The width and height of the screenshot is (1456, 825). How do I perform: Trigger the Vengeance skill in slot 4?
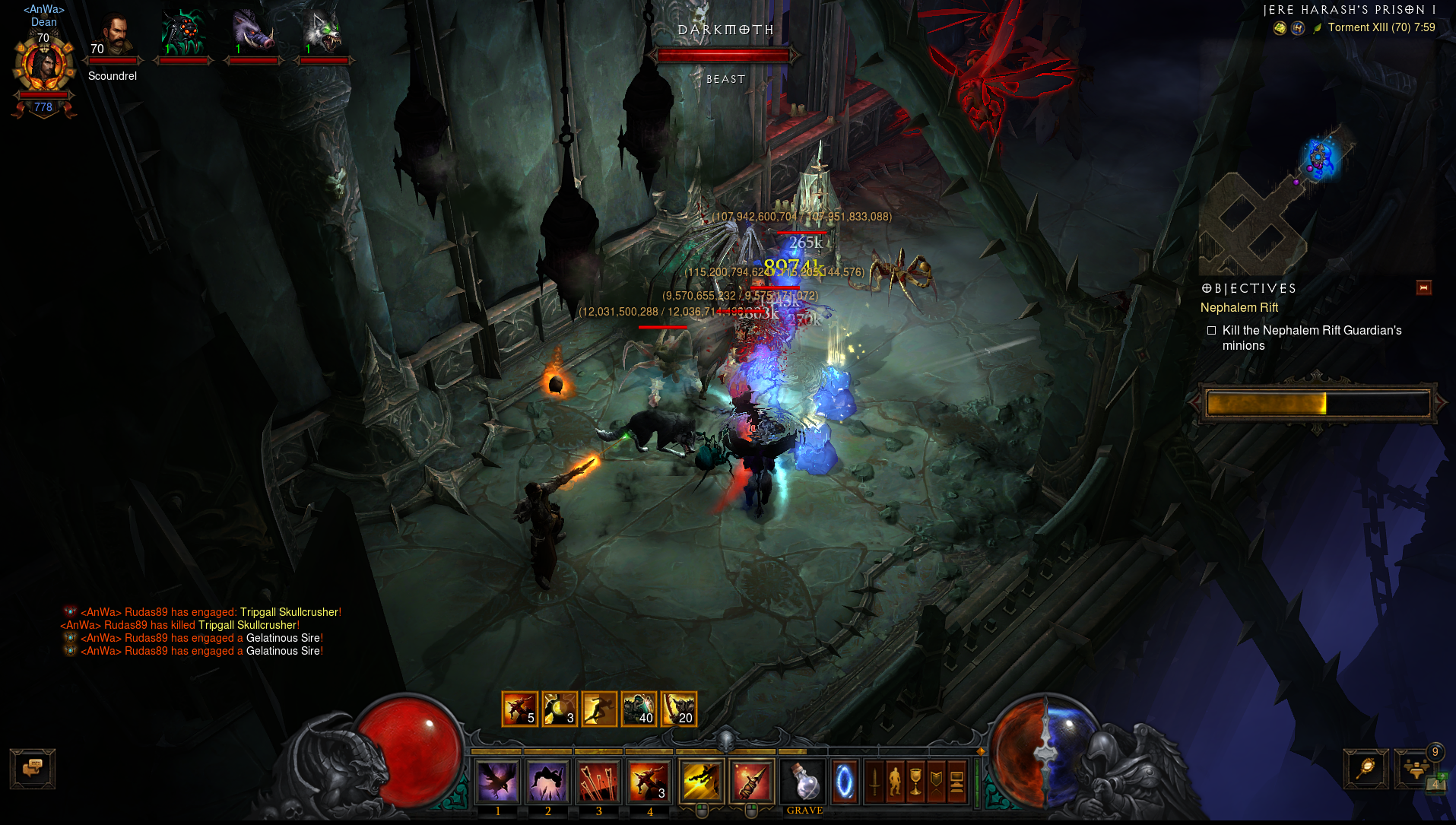(649, 782)
